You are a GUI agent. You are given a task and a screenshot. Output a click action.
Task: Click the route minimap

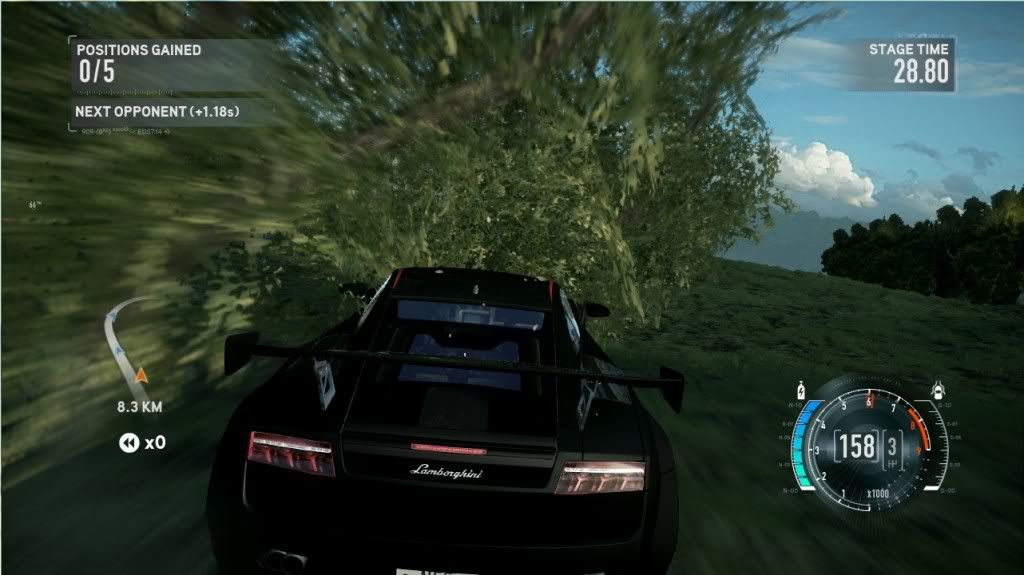pyautogui.click(x=128, y=345)
